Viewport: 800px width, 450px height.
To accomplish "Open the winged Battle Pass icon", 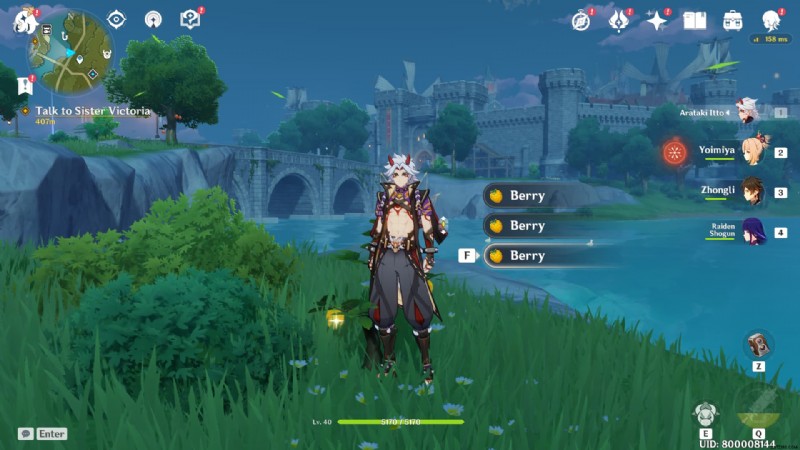I will (x=620, y=20).
